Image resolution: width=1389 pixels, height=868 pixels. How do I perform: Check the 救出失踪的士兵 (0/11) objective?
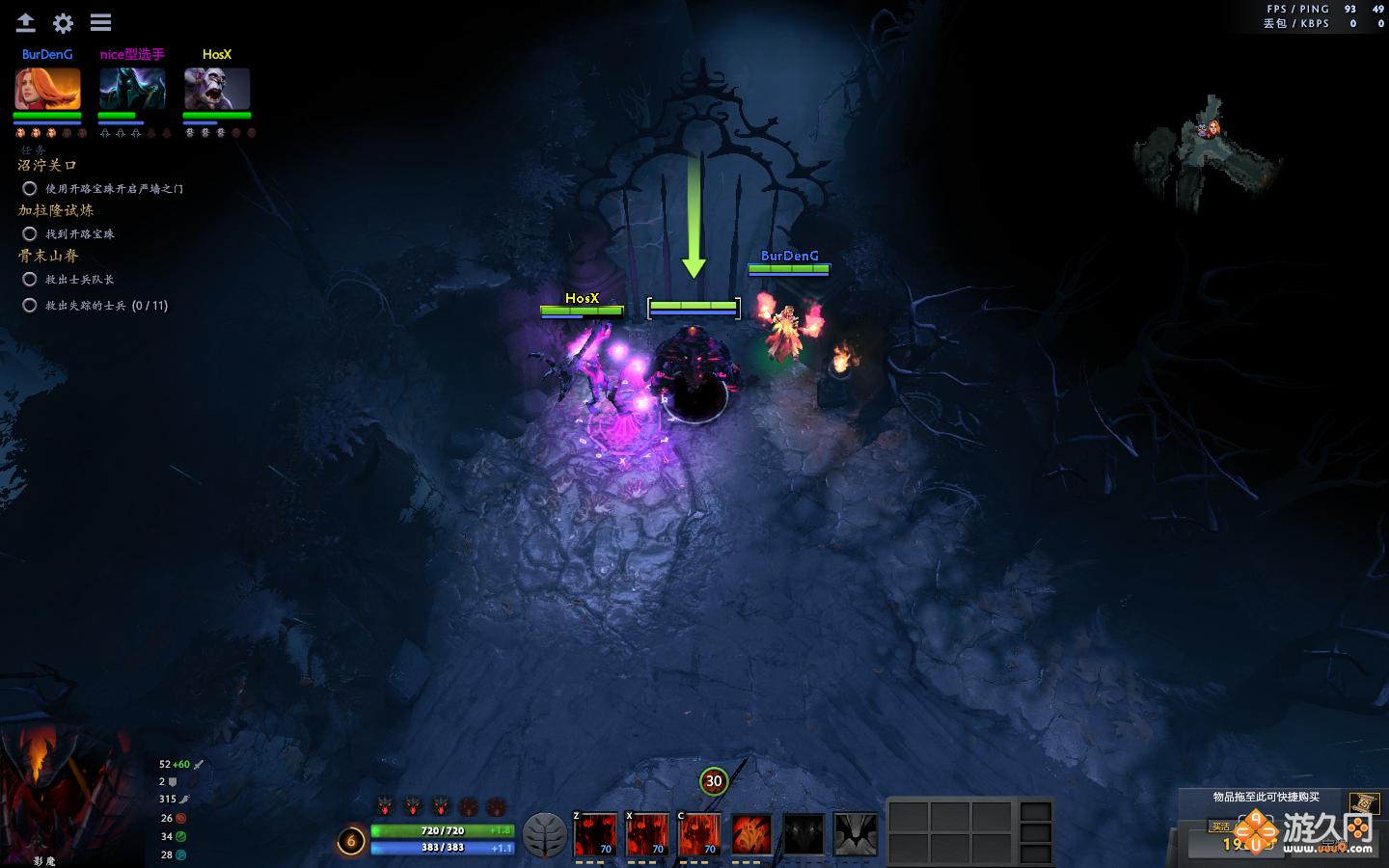[x=30, y=305]
